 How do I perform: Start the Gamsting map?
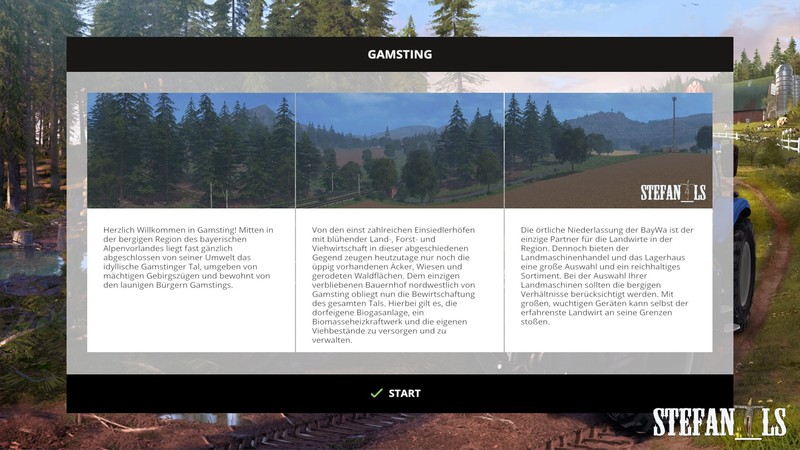tap(398, 393)
